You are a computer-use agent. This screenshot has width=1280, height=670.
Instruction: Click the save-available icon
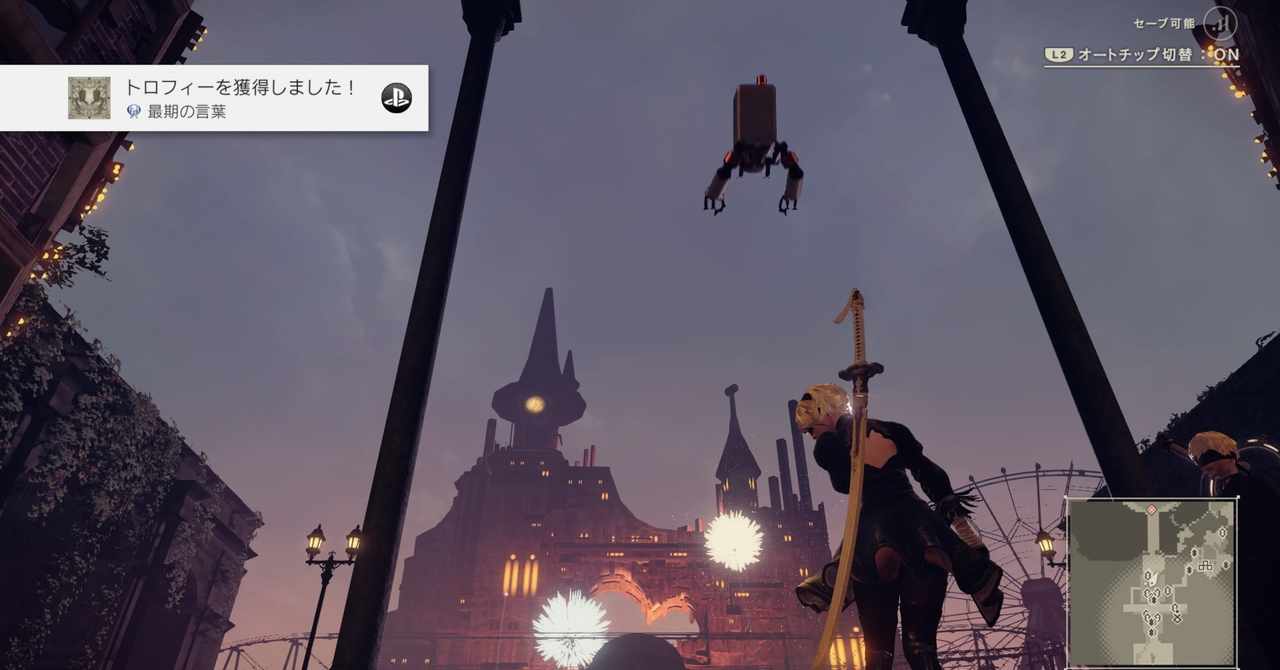click(x=1219, y=23)
